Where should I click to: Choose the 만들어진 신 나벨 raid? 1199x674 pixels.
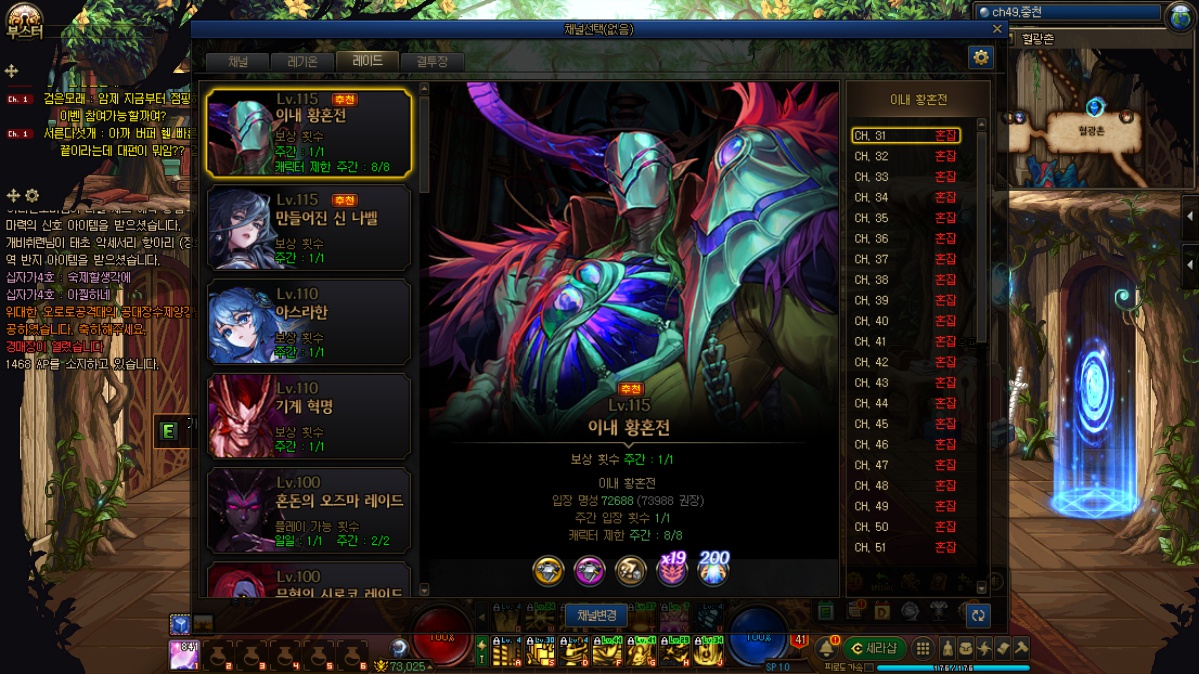coord(308,228)
